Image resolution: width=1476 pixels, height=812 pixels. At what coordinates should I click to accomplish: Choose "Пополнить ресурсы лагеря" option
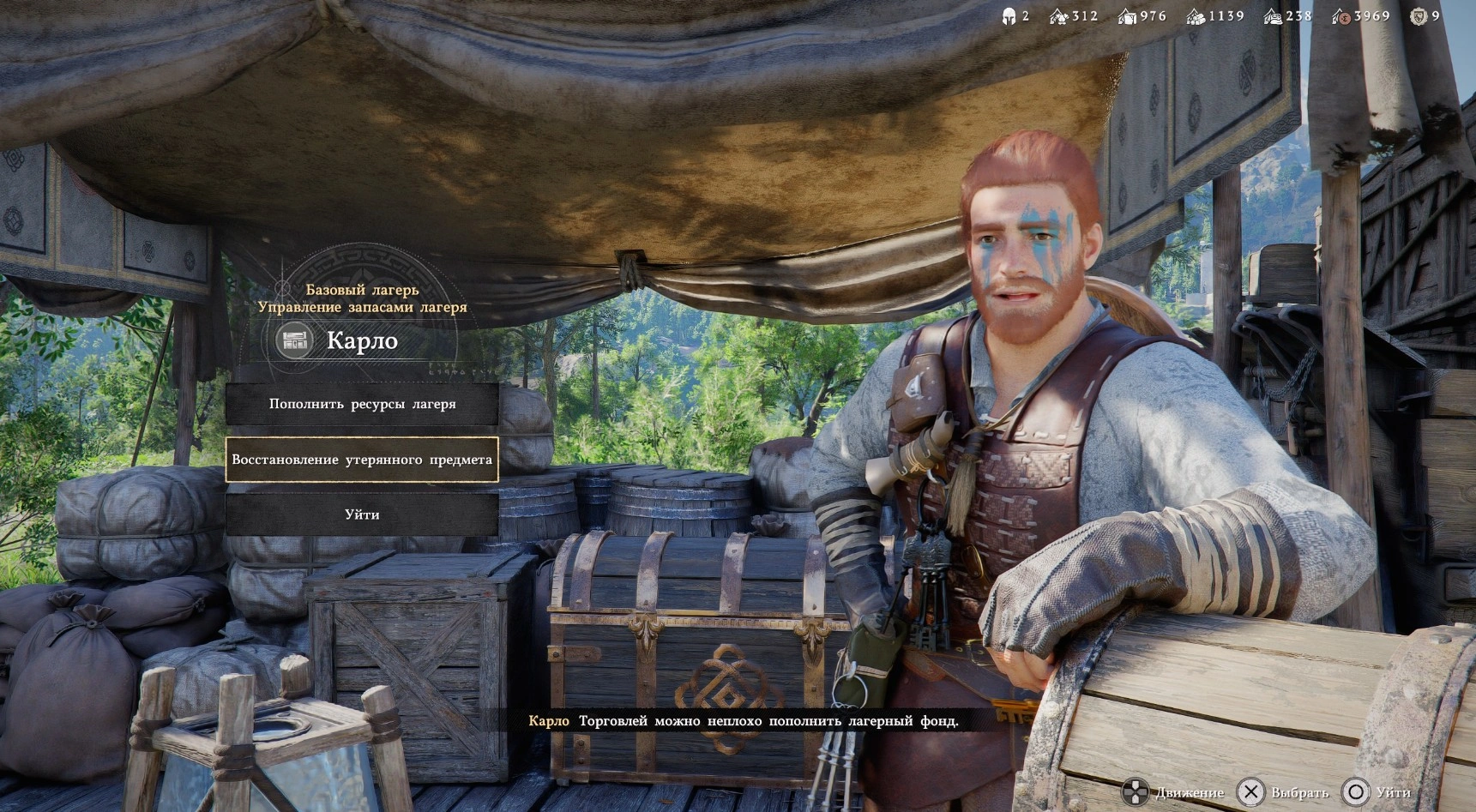click(362, 404)
